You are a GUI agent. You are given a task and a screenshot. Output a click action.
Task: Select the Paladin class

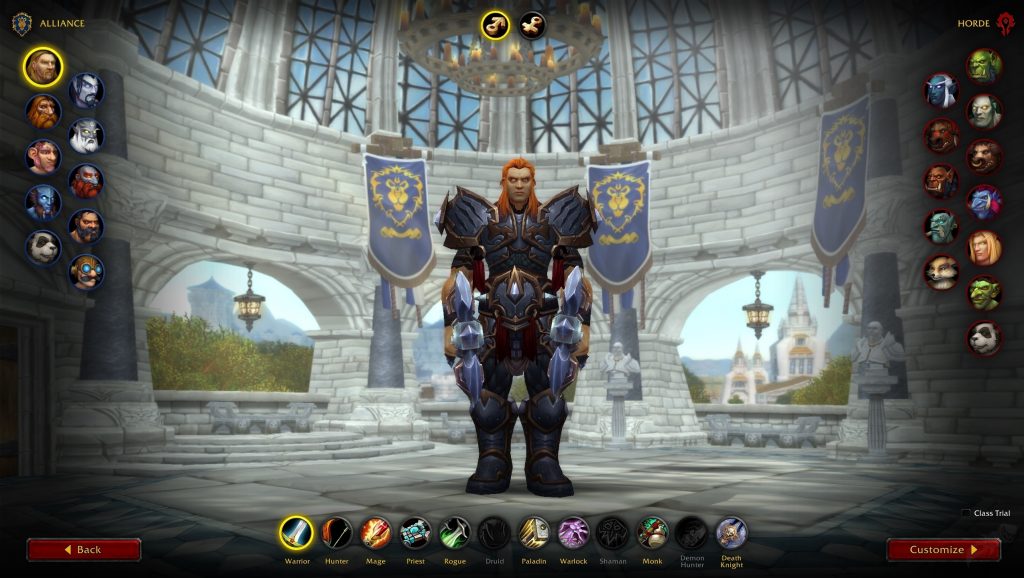point(534,532)
